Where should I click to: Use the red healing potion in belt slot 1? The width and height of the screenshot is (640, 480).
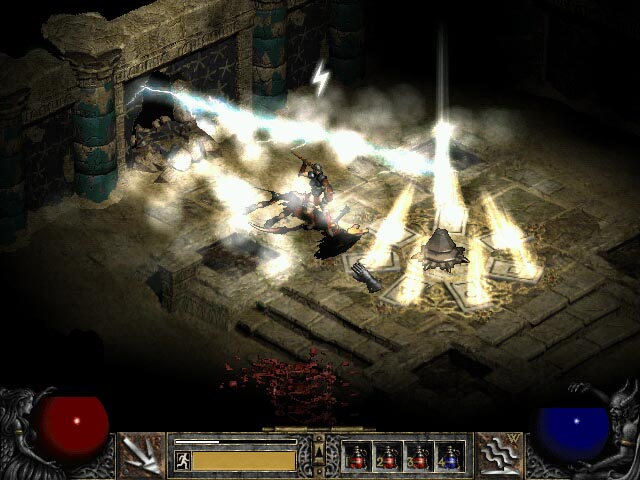[357, 457]
